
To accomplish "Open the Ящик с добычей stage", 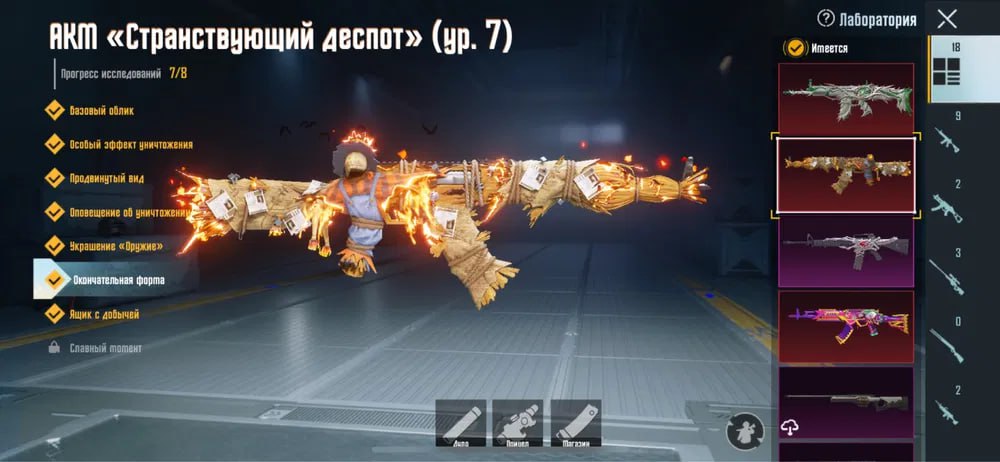I will (104, 314).
